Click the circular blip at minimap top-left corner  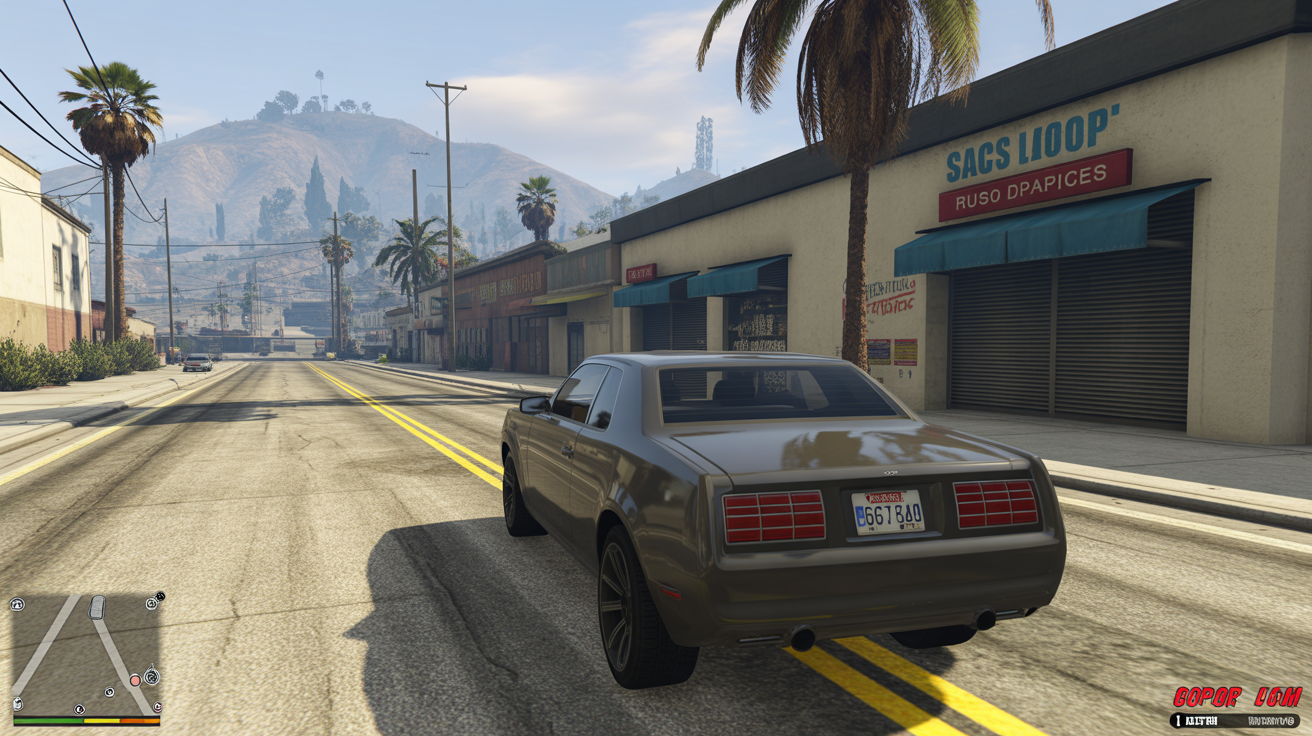coord(17,604)
